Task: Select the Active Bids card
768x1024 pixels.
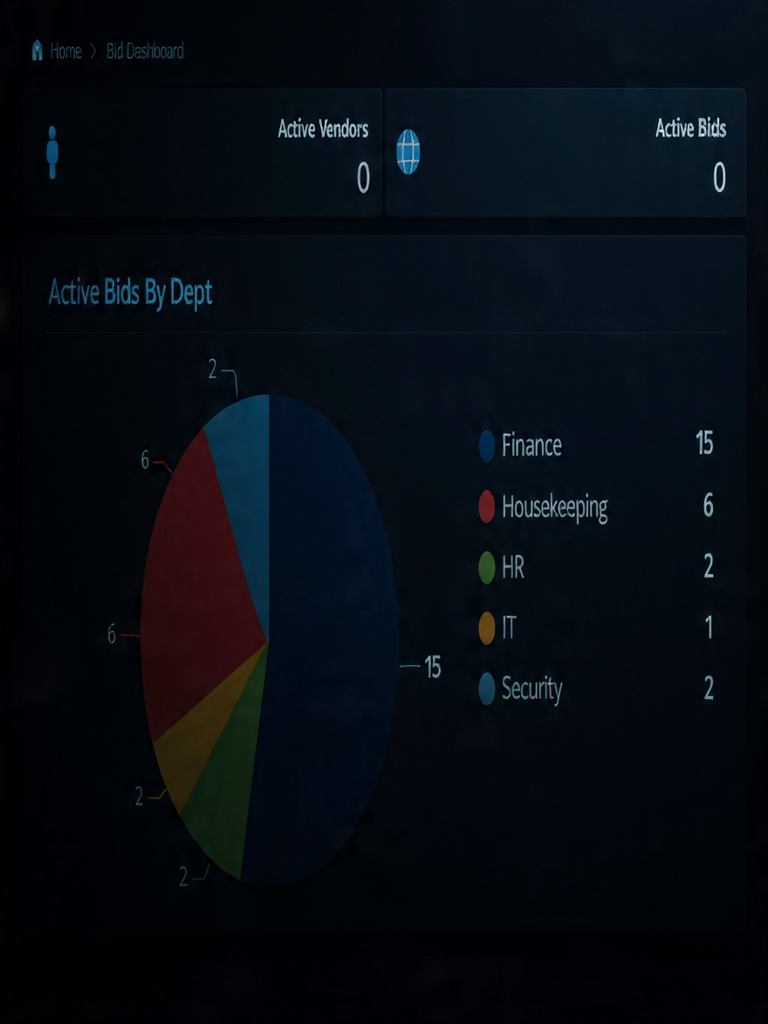Action: (x=565, y=153)
